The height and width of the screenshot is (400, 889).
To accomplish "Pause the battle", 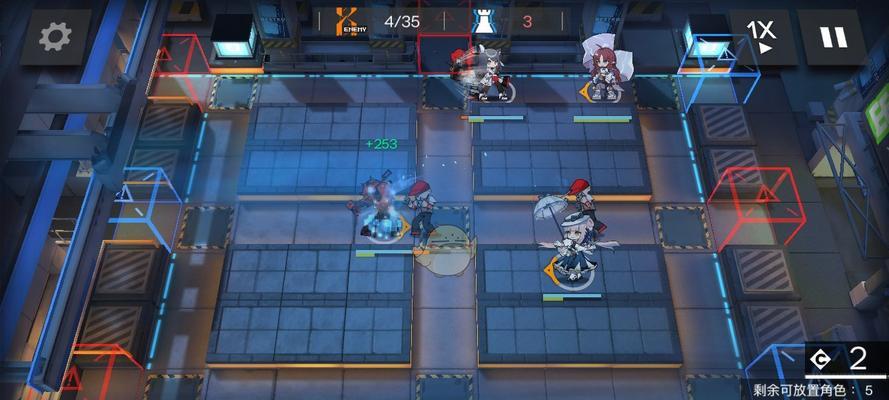I will (833, 37).
